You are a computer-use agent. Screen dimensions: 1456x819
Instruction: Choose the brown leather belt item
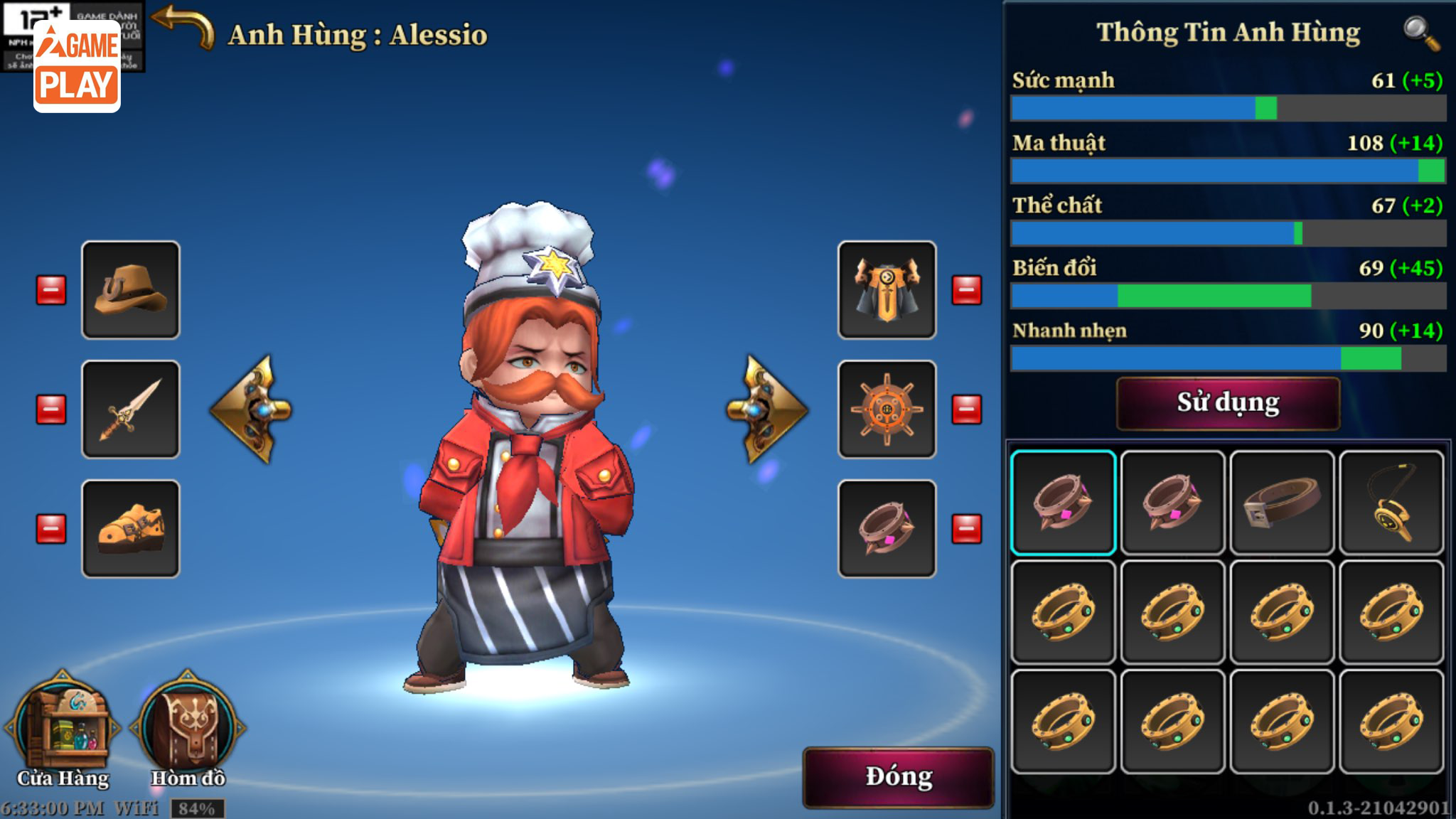coord(1282,503)
